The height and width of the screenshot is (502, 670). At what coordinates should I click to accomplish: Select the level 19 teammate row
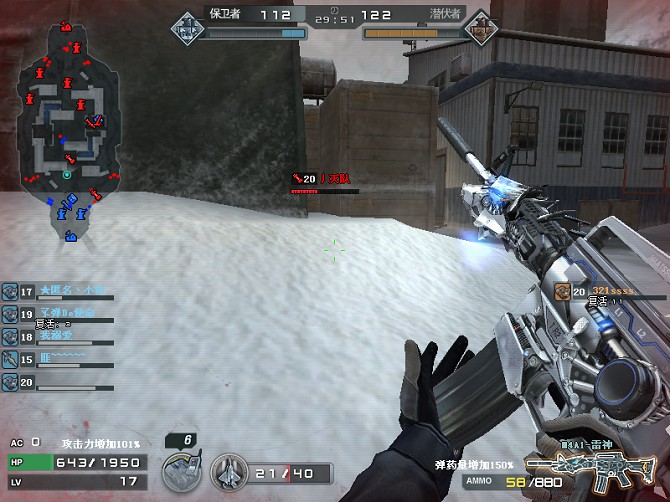[58, 314]
